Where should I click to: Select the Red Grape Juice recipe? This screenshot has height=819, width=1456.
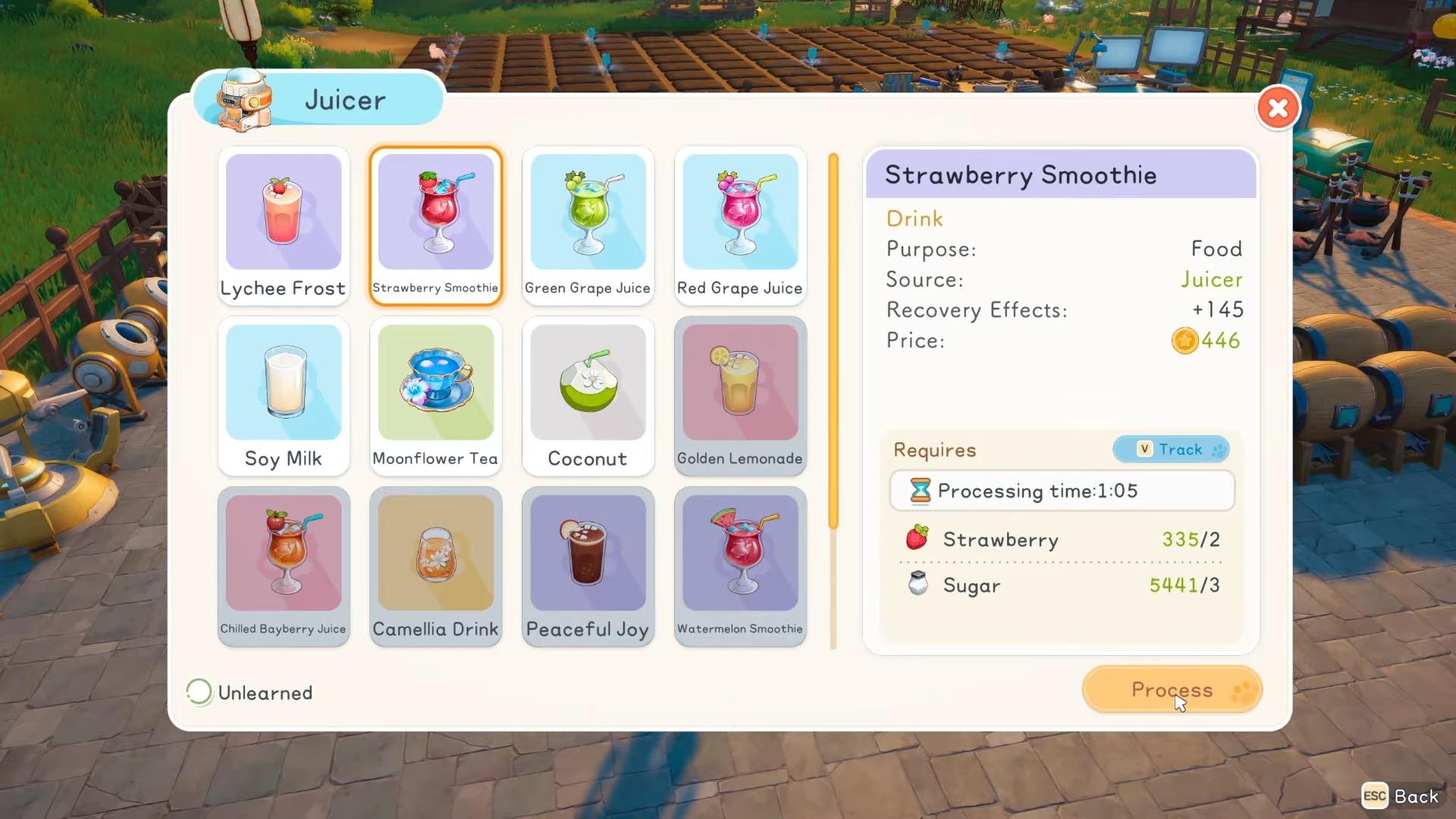click(x=740, y=225)
